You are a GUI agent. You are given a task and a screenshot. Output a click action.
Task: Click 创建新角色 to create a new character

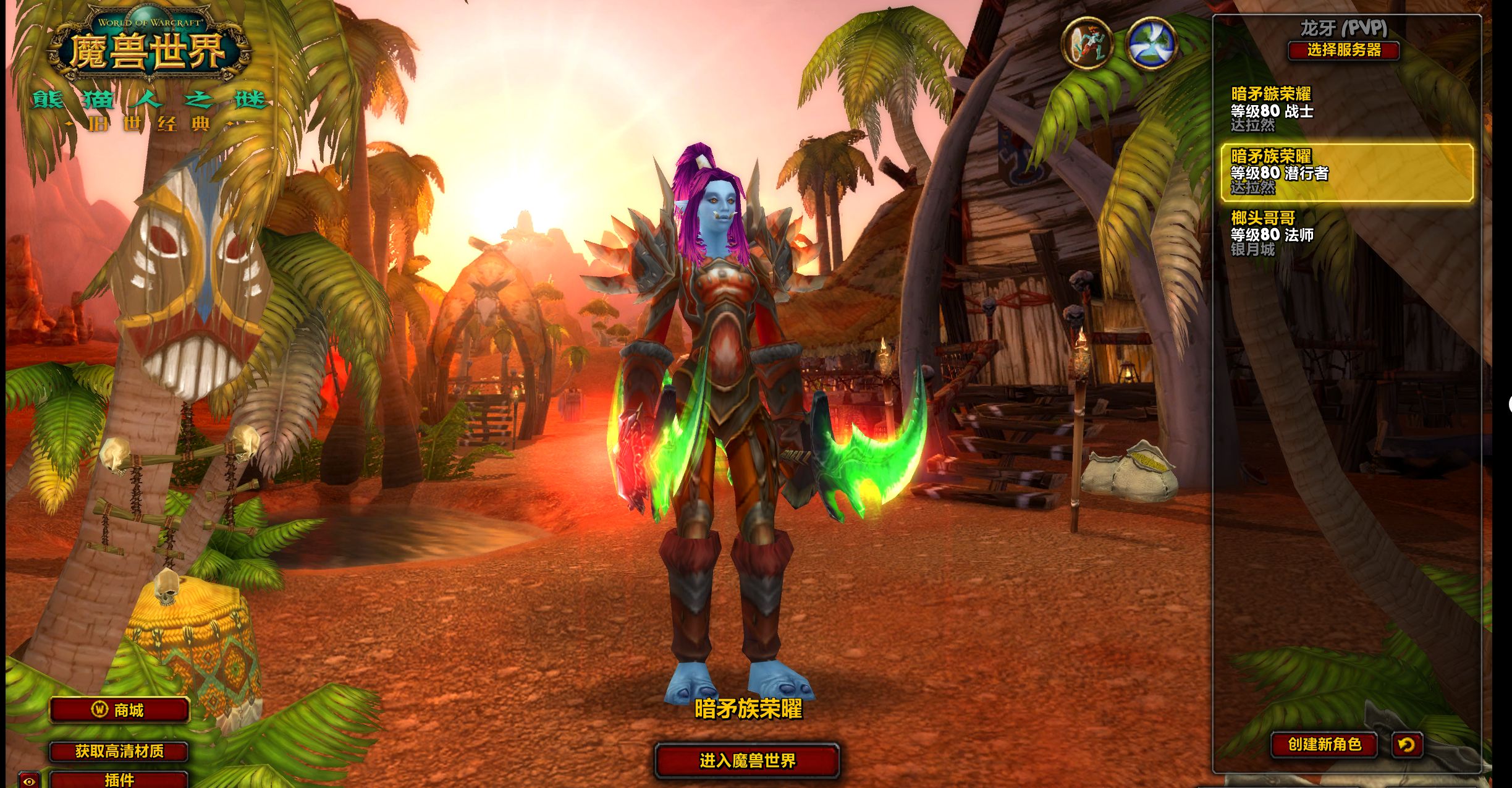[x=1324, y=744]
